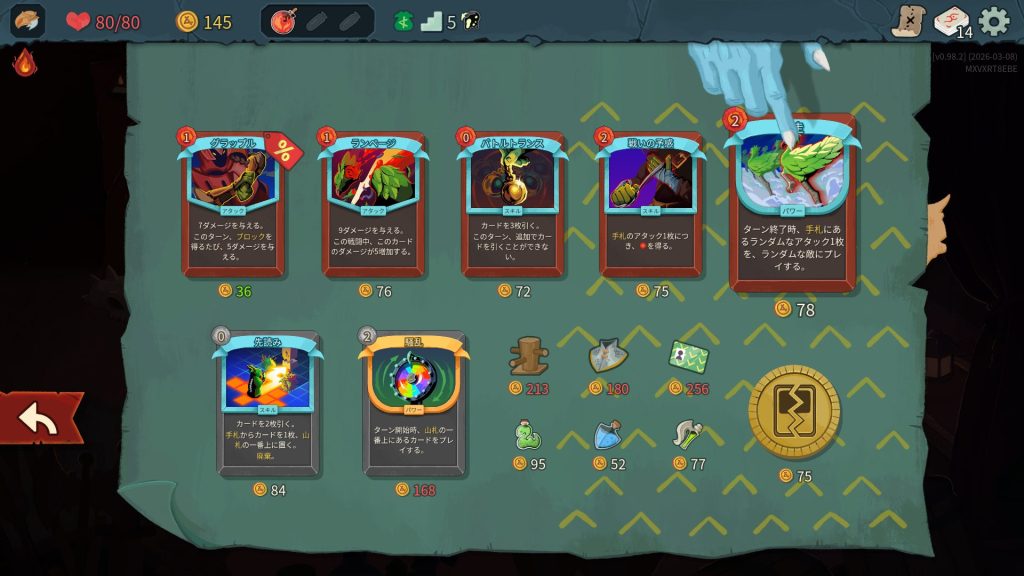
Task: Buy the green vial potion for 77 gold
Action: [x=688, y=434]
